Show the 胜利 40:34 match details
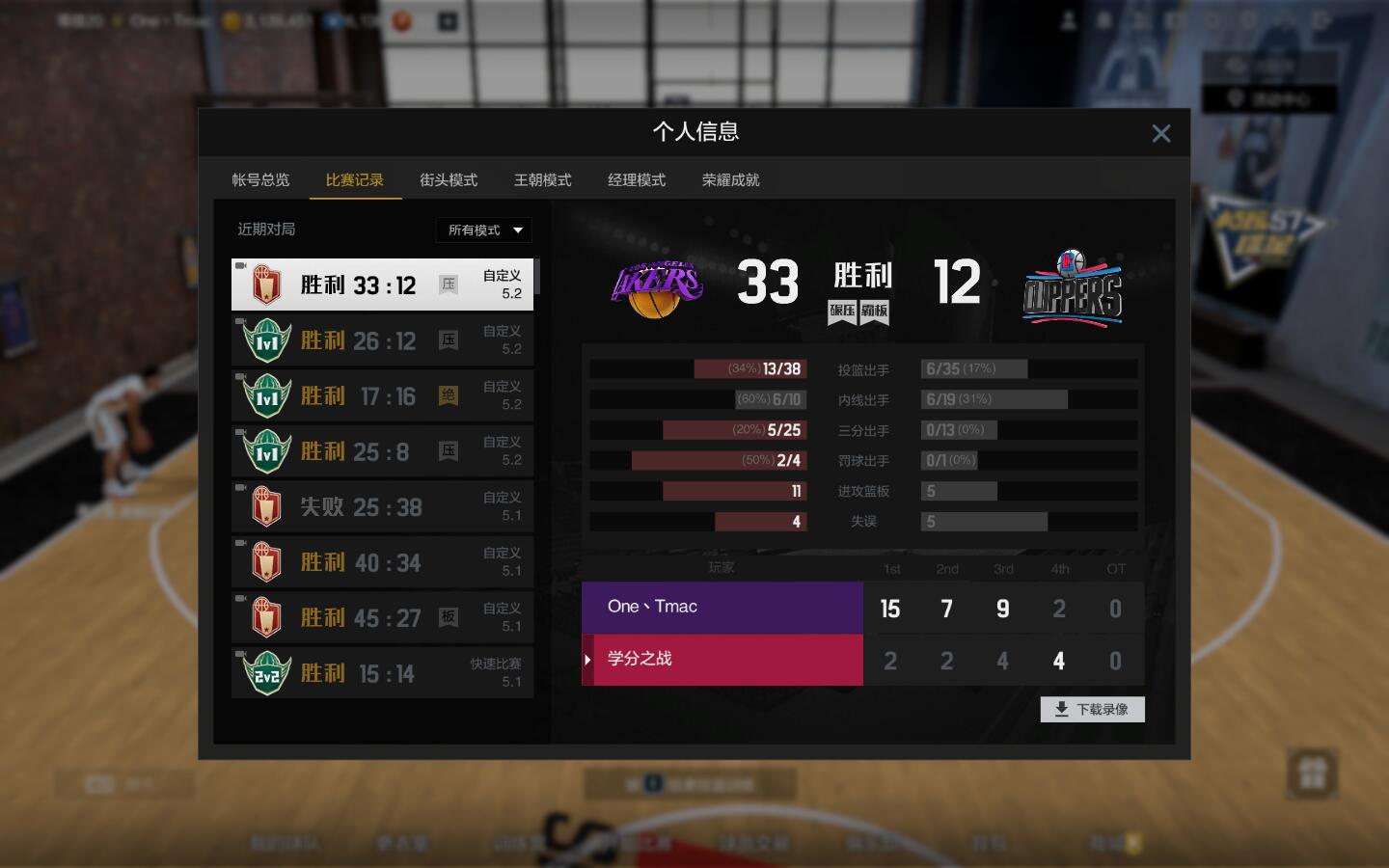This screenshot has width=1389, height=868. click(x=382, y=562)
